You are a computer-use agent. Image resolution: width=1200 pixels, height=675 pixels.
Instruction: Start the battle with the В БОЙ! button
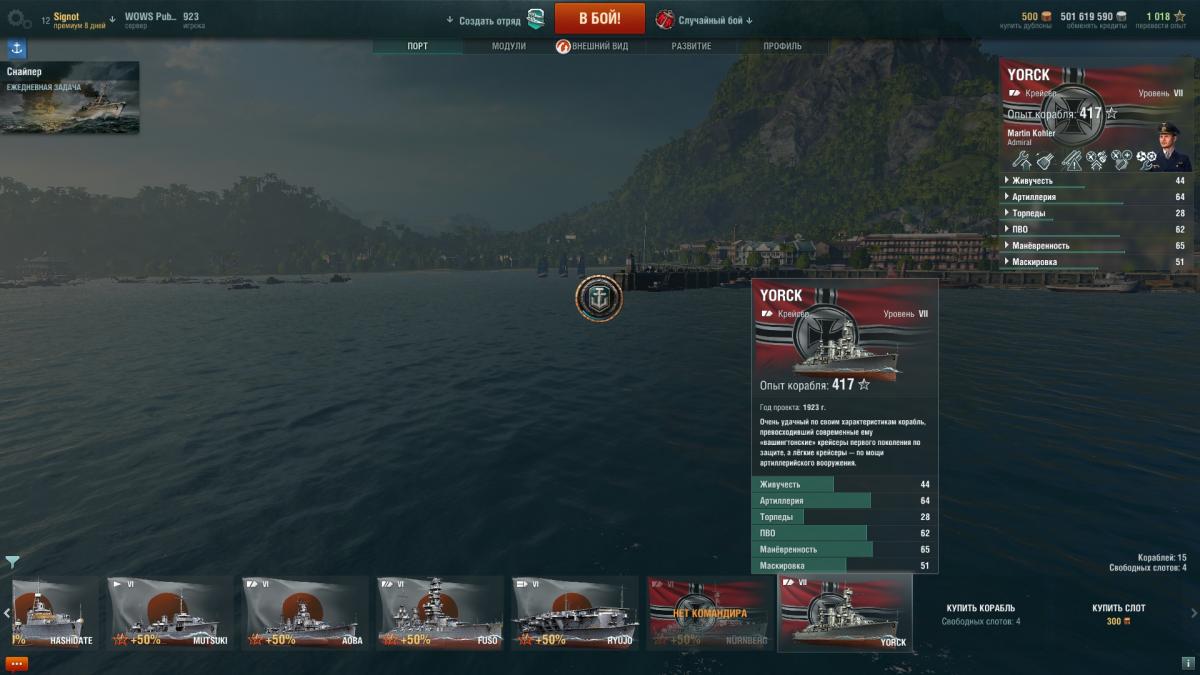pos(599,19)
